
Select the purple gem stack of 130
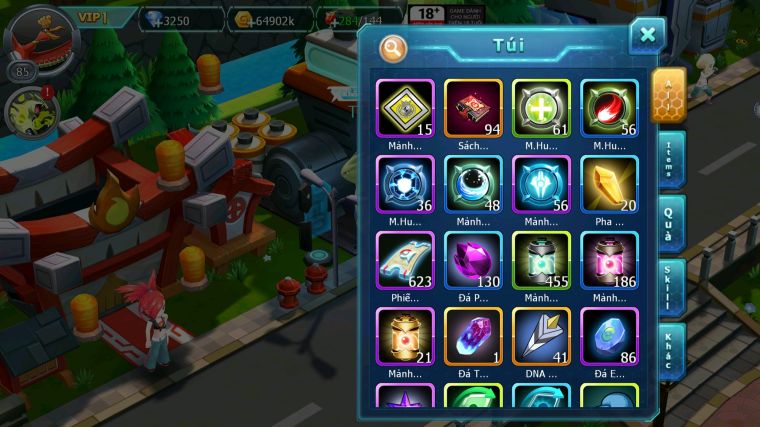click(x=473, y=260)
